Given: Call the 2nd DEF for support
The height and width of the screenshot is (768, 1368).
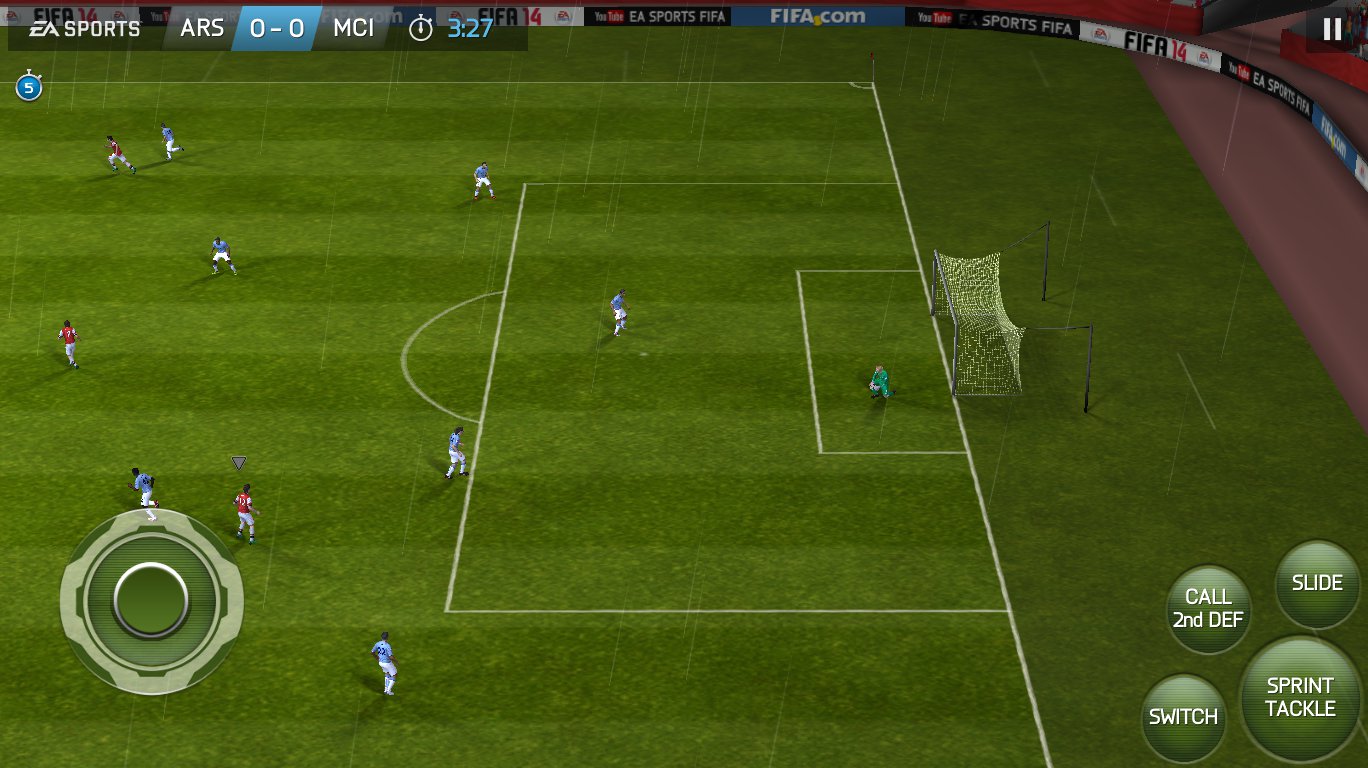Looking at the screenshot, I should coord(1208,609).
